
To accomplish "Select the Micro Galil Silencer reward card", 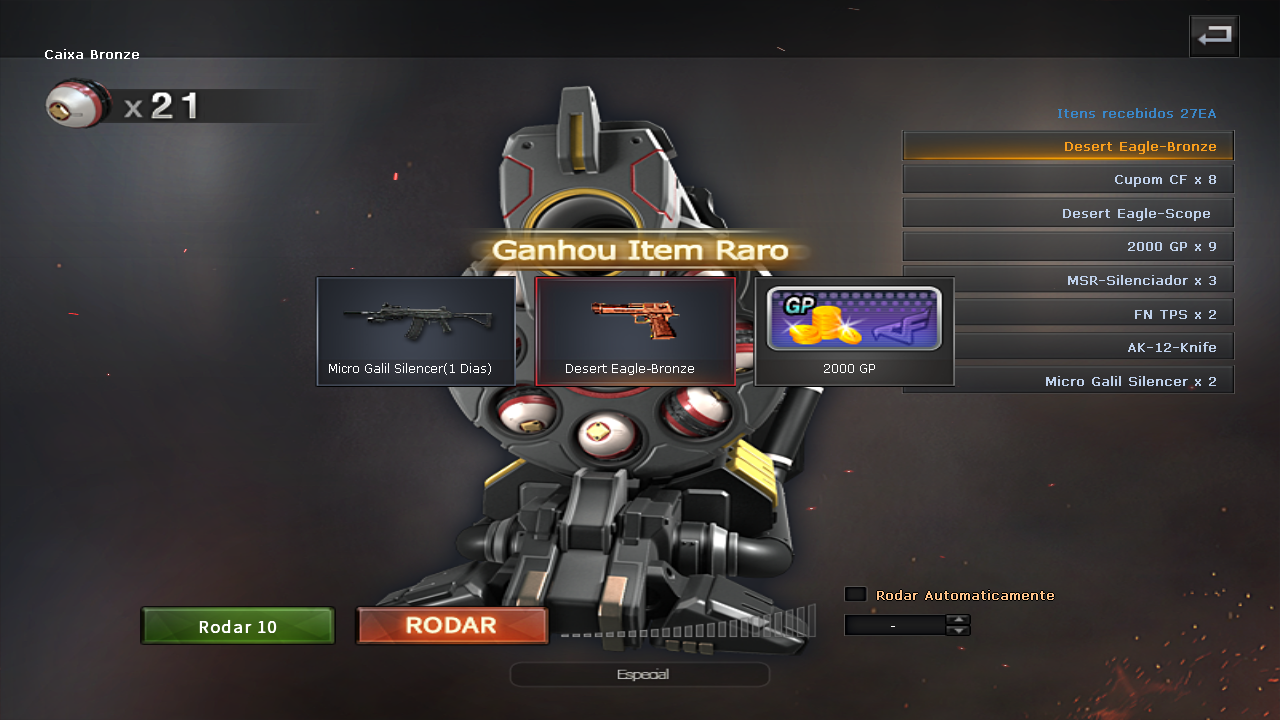I will pyautogui.click(x=416, y=331).
